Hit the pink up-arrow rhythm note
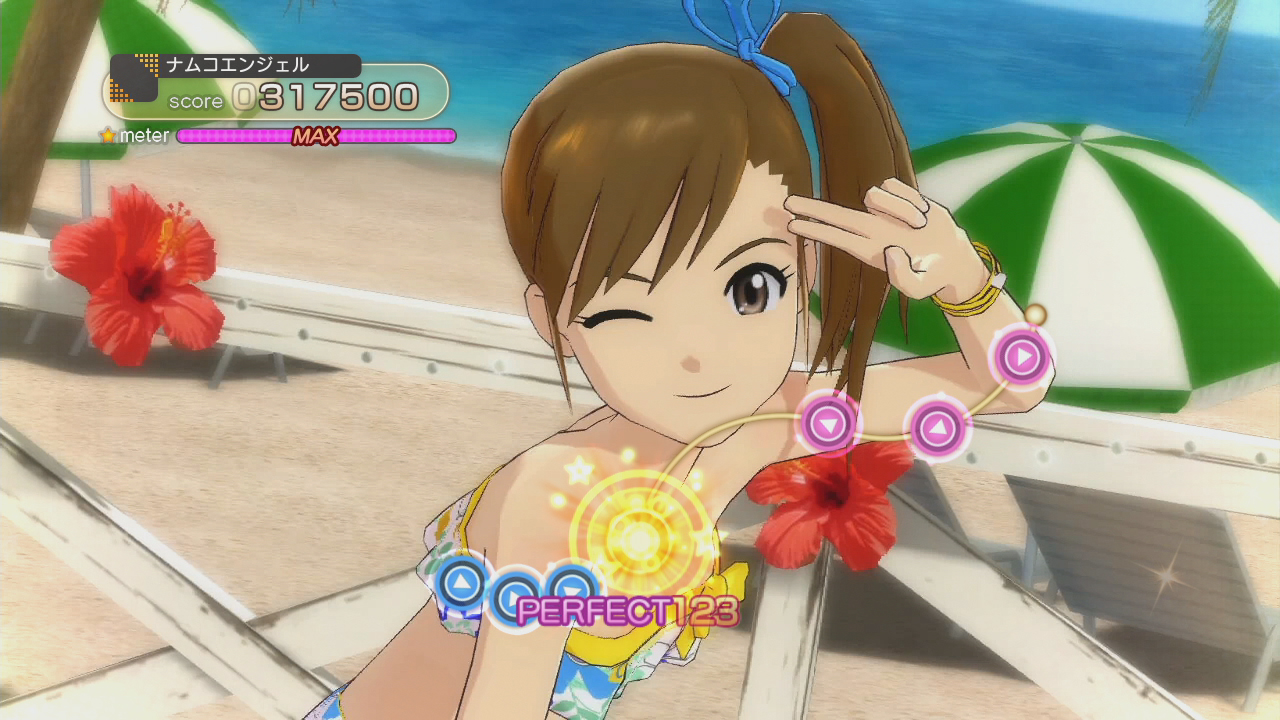Image resolution: width=1280 pixels, height=720 pixels. (x=937, y=429)
